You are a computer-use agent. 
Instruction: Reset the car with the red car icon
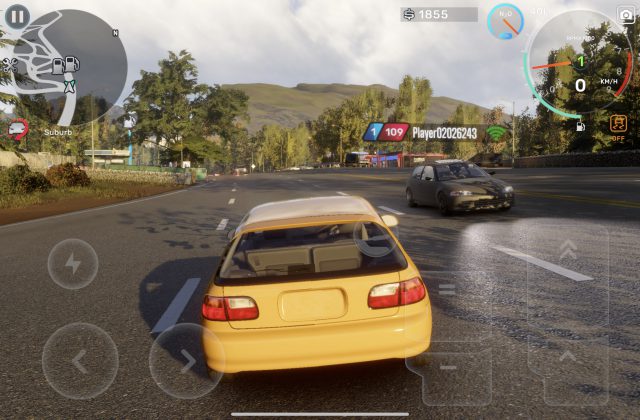coord(17,128)
